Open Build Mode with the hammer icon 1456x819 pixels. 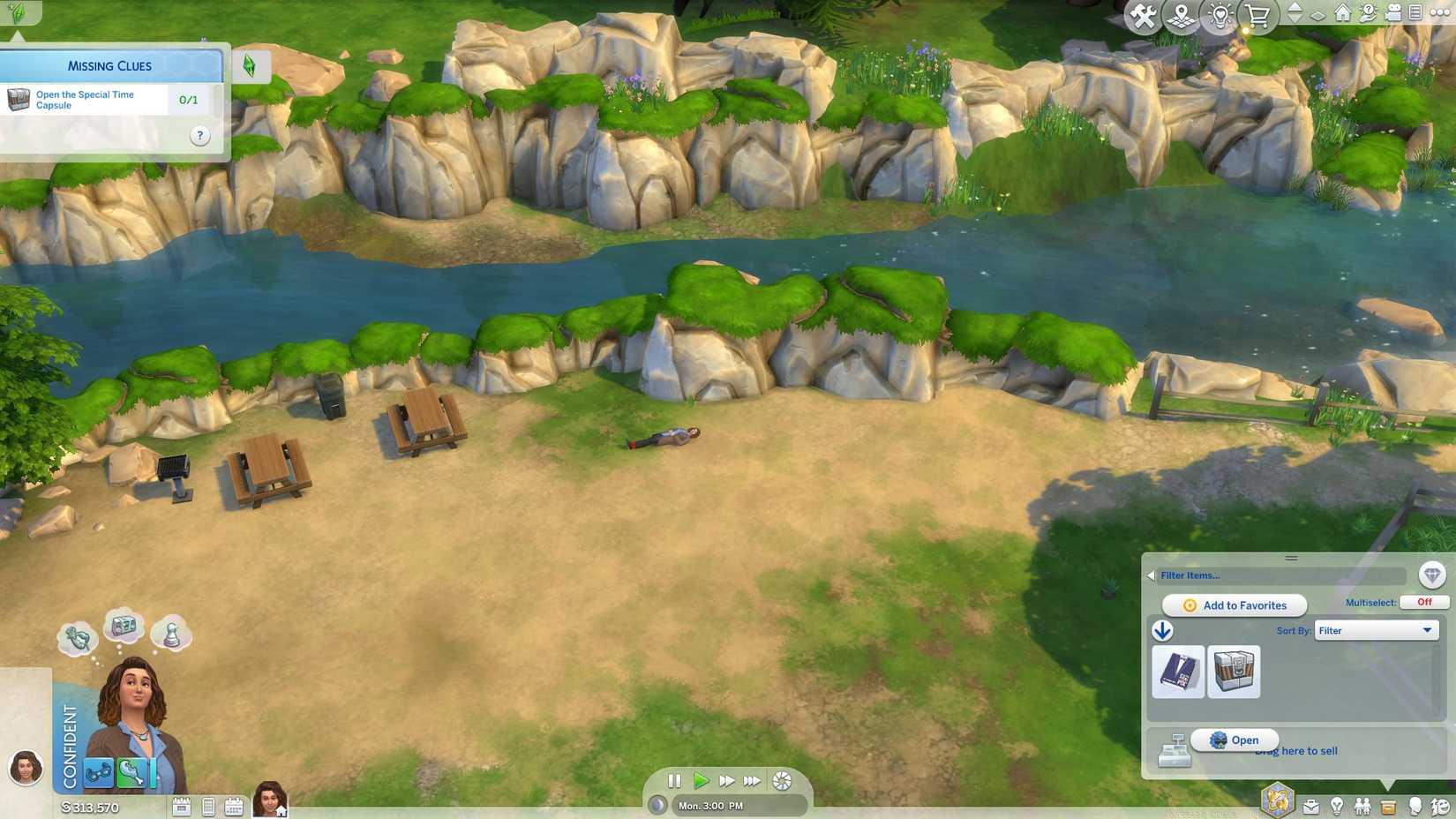[x=1143, y=14]
